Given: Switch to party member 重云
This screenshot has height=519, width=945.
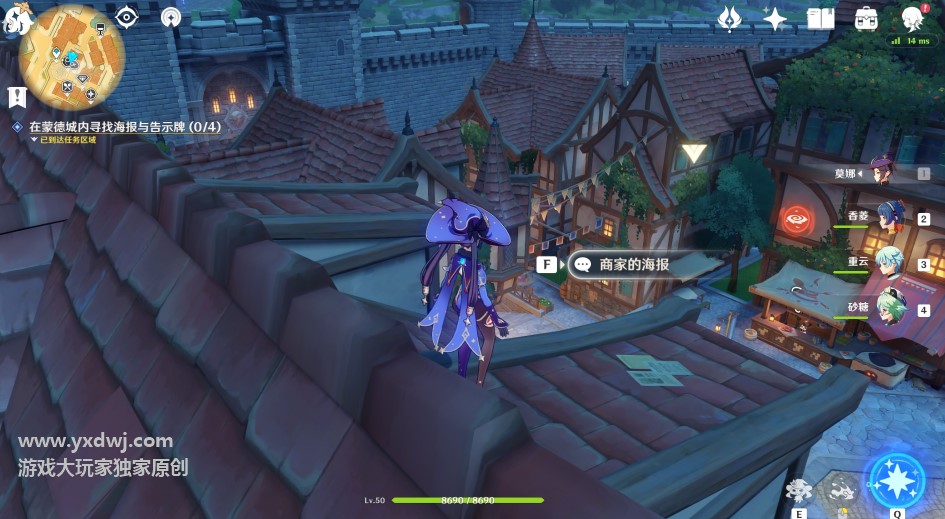Looking at the screenshot, I should 890,263.
